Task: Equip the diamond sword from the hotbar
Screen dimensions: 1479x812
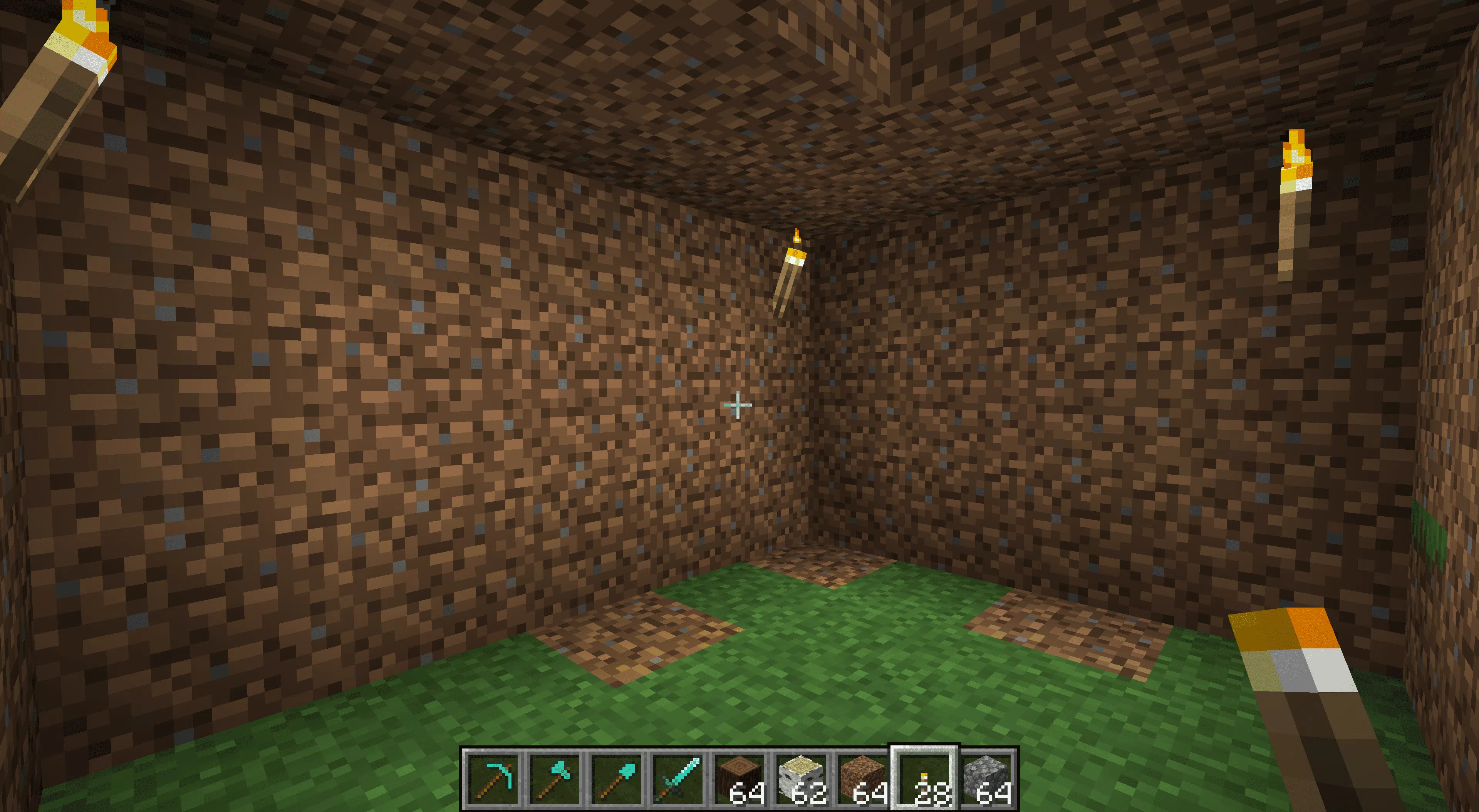Action: coord(678,778)
